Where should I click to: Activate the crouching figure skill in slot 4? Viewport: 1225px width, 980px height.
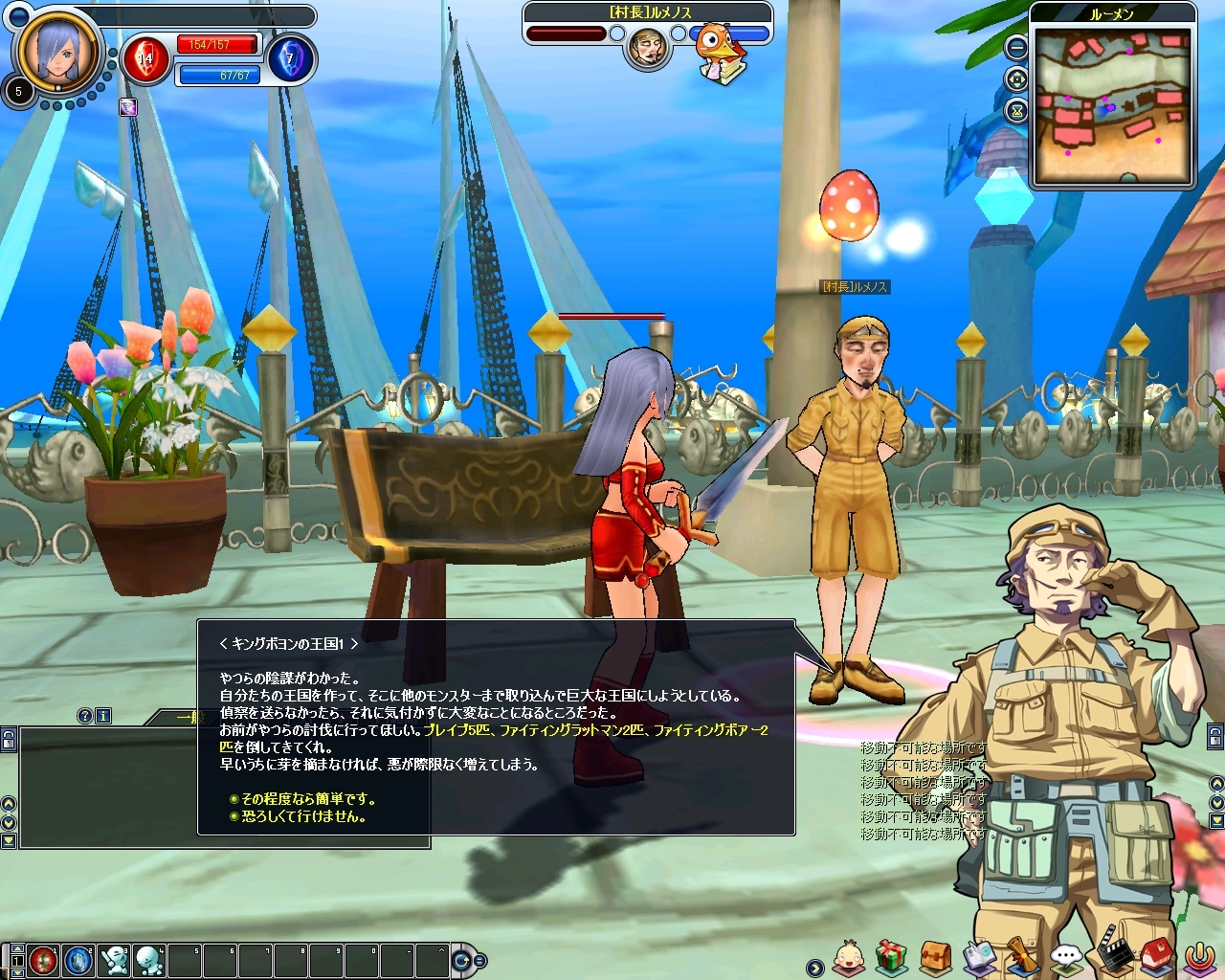point(149,959)
